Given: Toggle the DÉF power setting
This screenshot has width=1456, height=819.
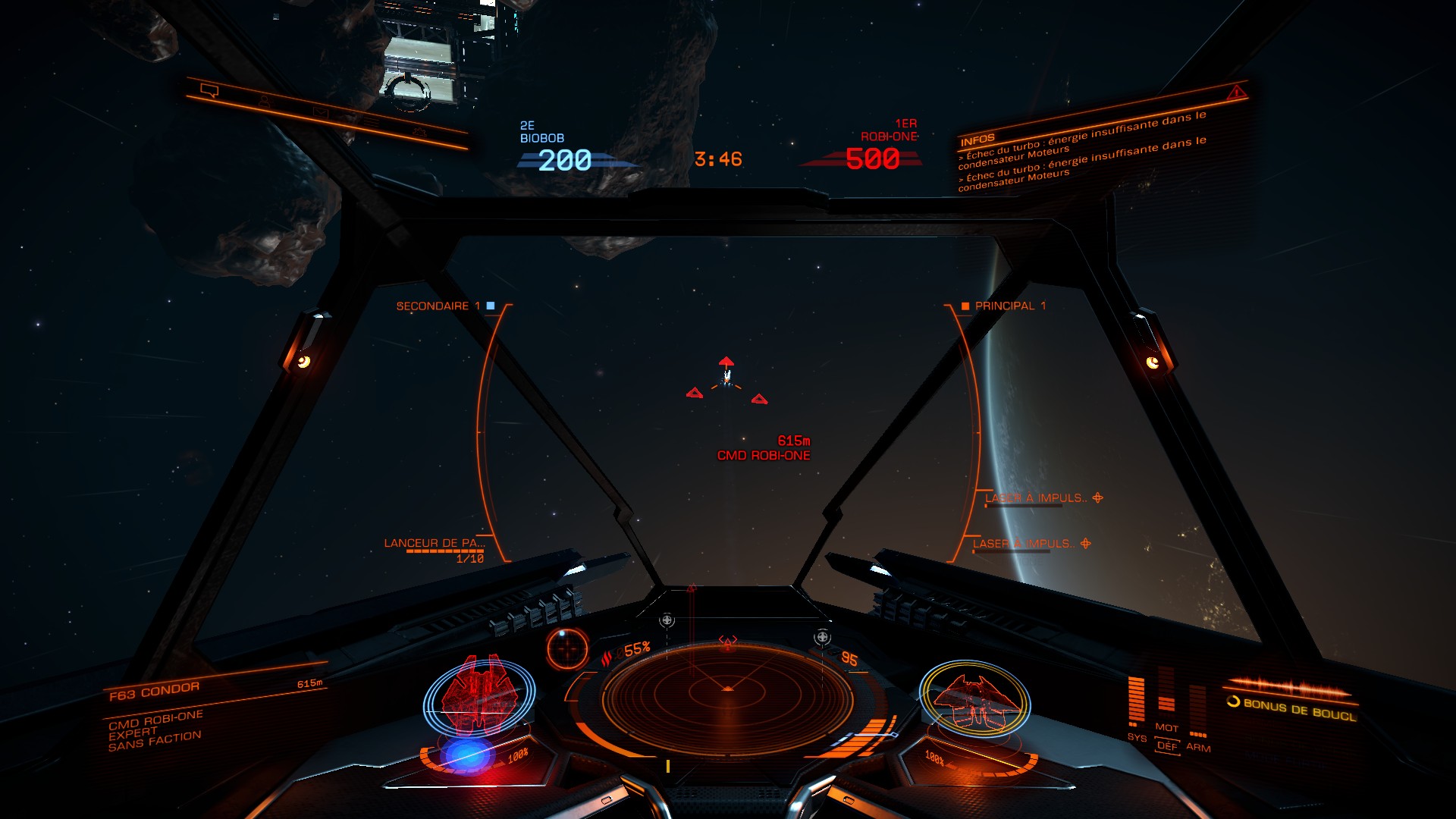Looking at the screenshot, I should click(x=1167, y=746).
